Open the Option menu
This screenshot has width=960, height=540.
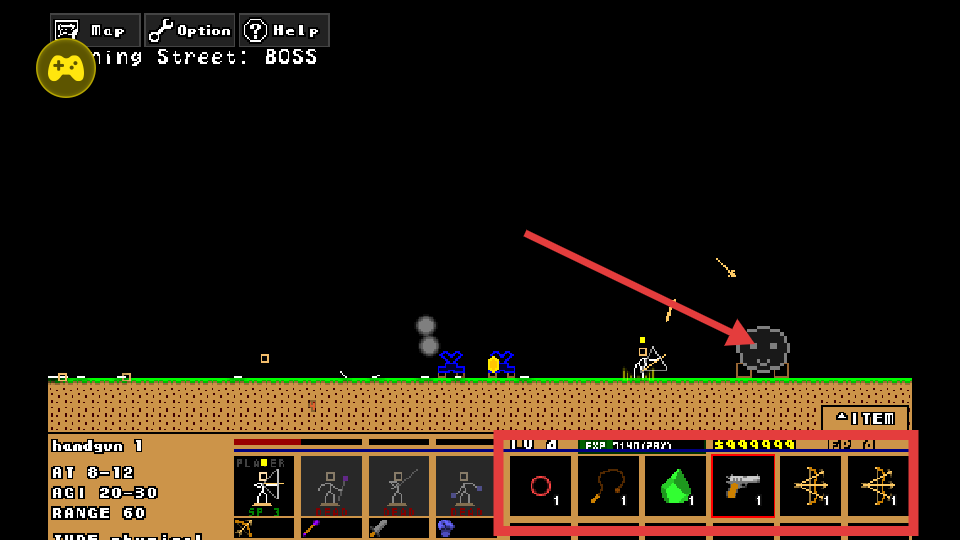click(190, 30)
